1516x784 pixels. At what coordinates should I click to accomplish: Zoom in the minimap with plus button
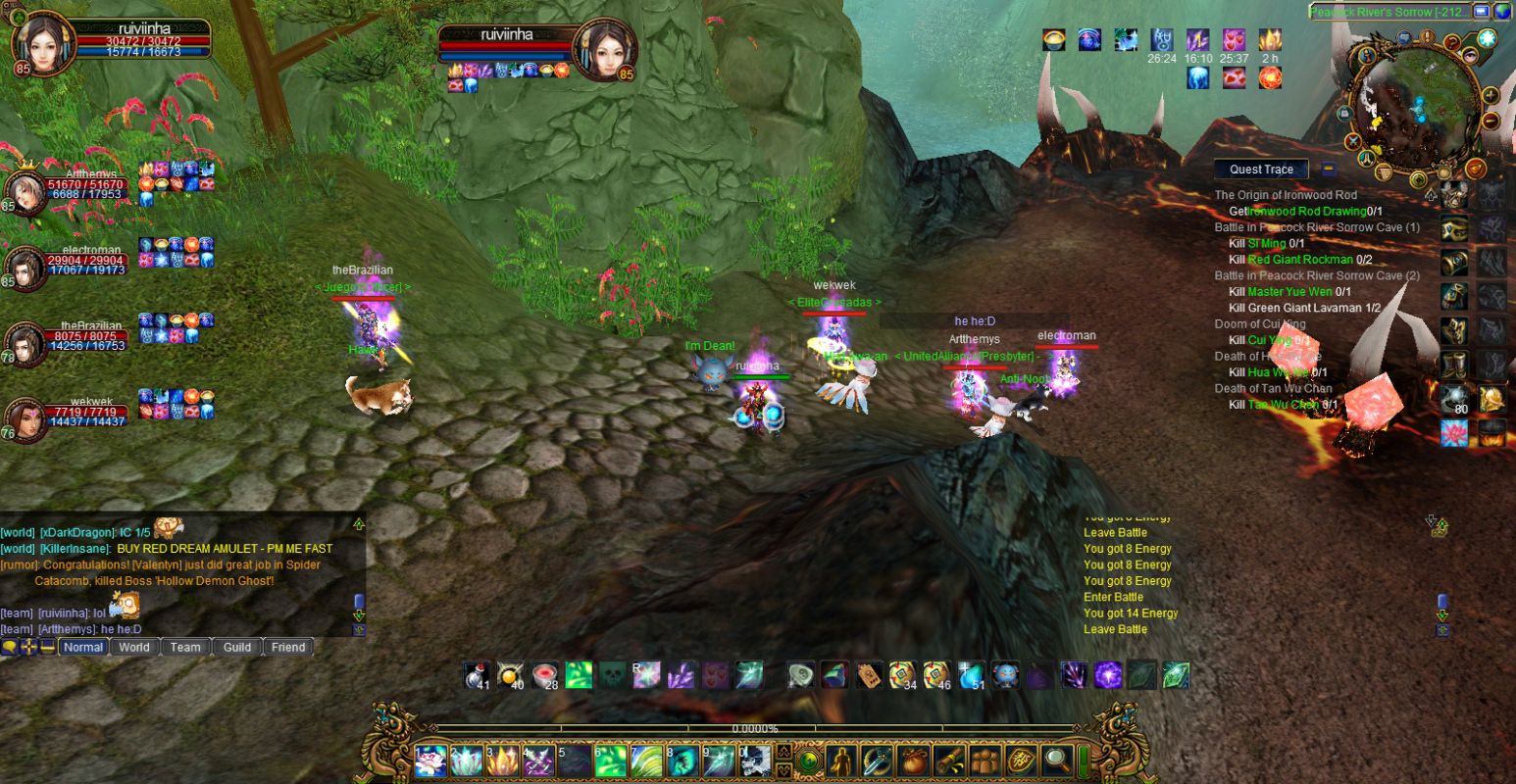[x=1490, y=95]
